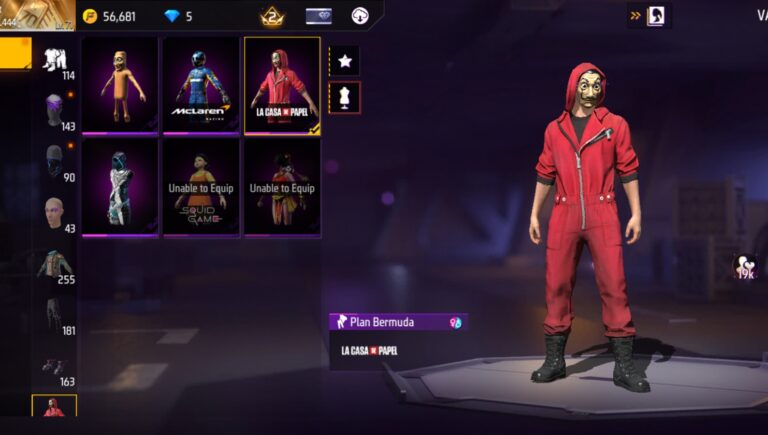The image size is (768, 435).
Task: Choose the McLaren racing outfit
Action: click(x=201, y=84)
